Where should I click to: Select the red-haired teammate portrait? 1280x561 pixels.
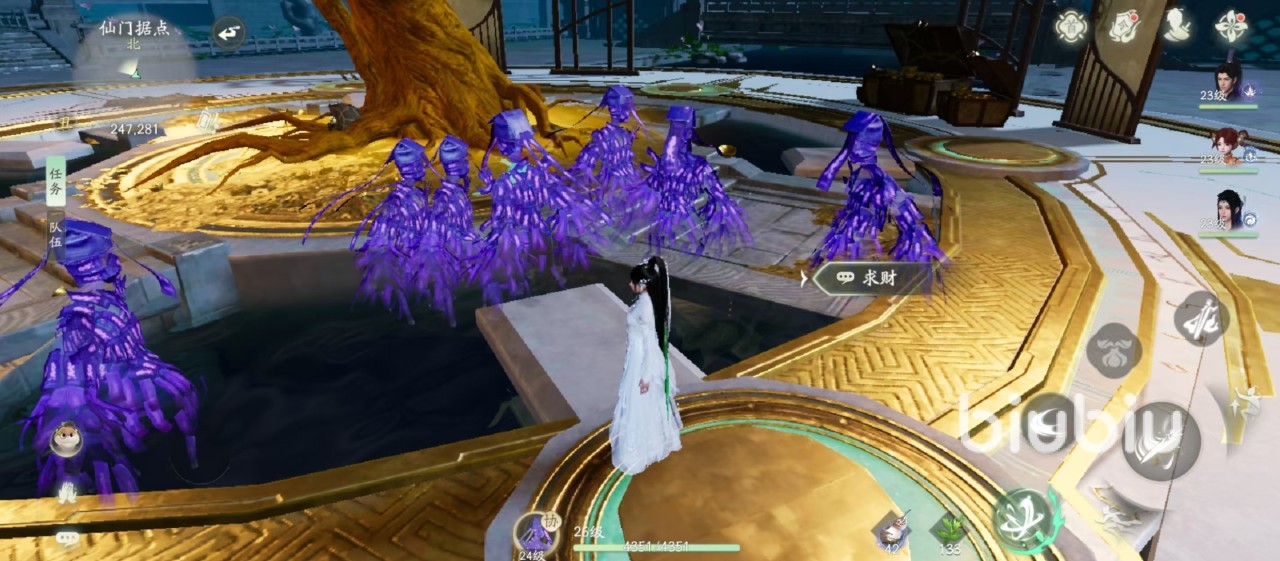1228,146
